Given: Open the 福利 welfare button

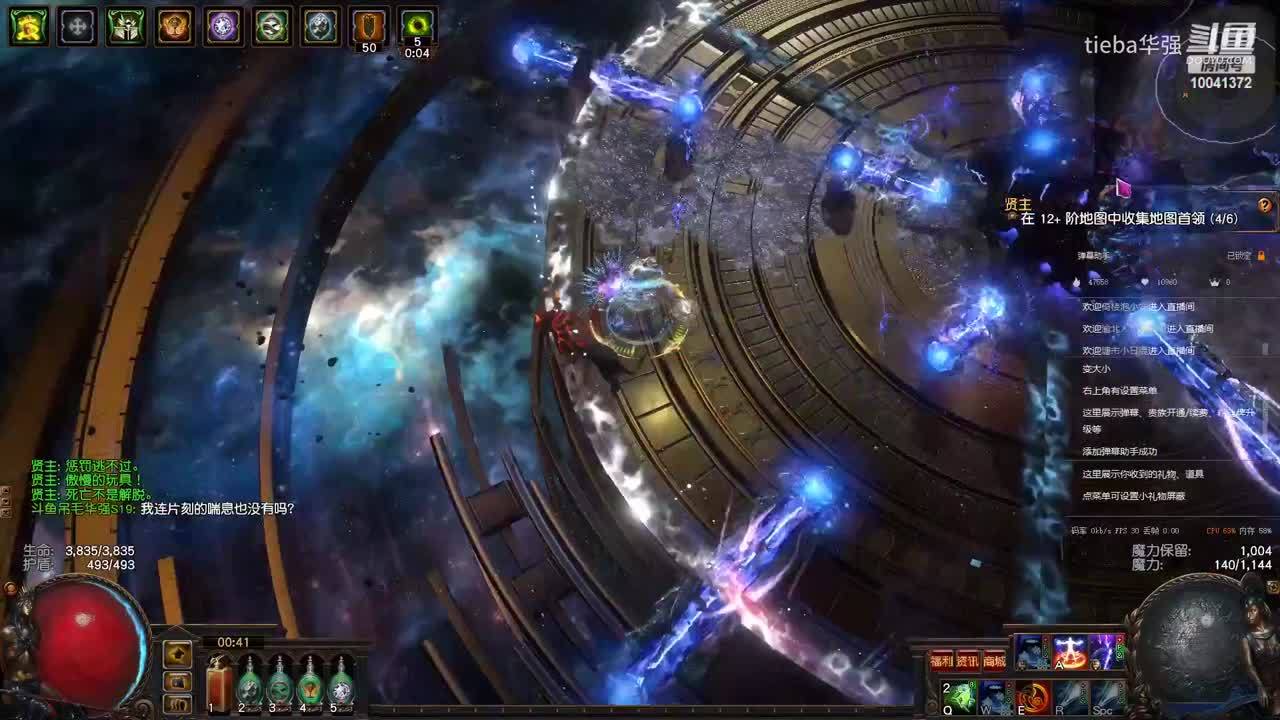Looking at the screenshot, I should coord(941,660).
